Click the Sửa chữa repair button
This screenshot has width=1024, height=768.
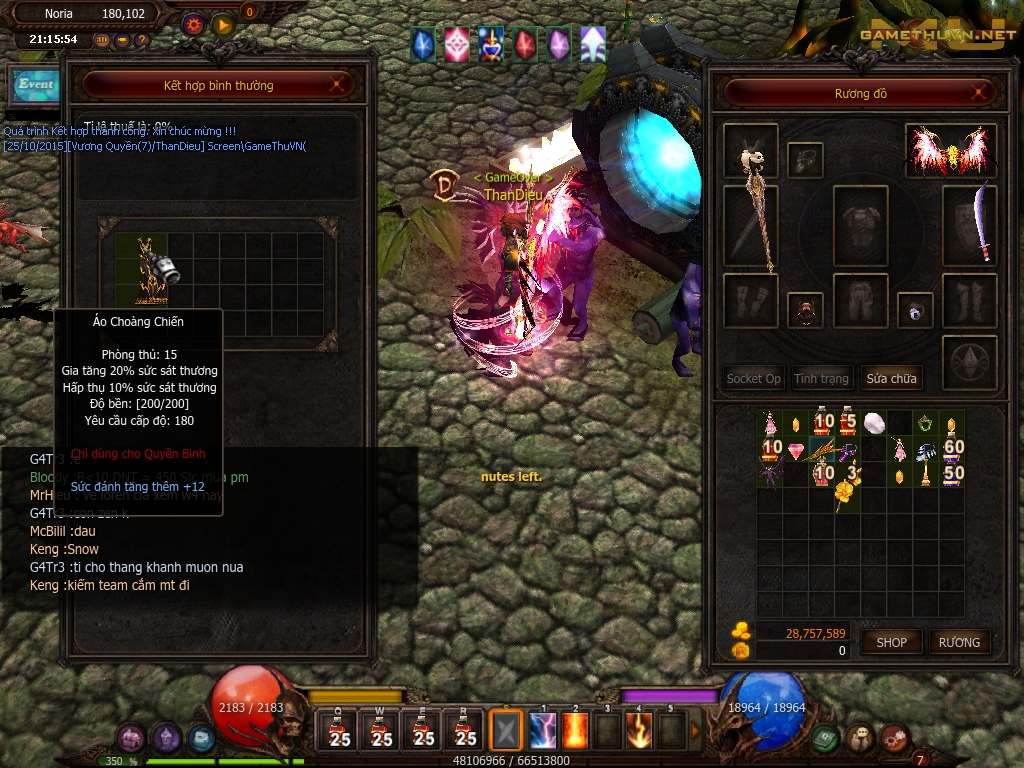tap(891, 378)
